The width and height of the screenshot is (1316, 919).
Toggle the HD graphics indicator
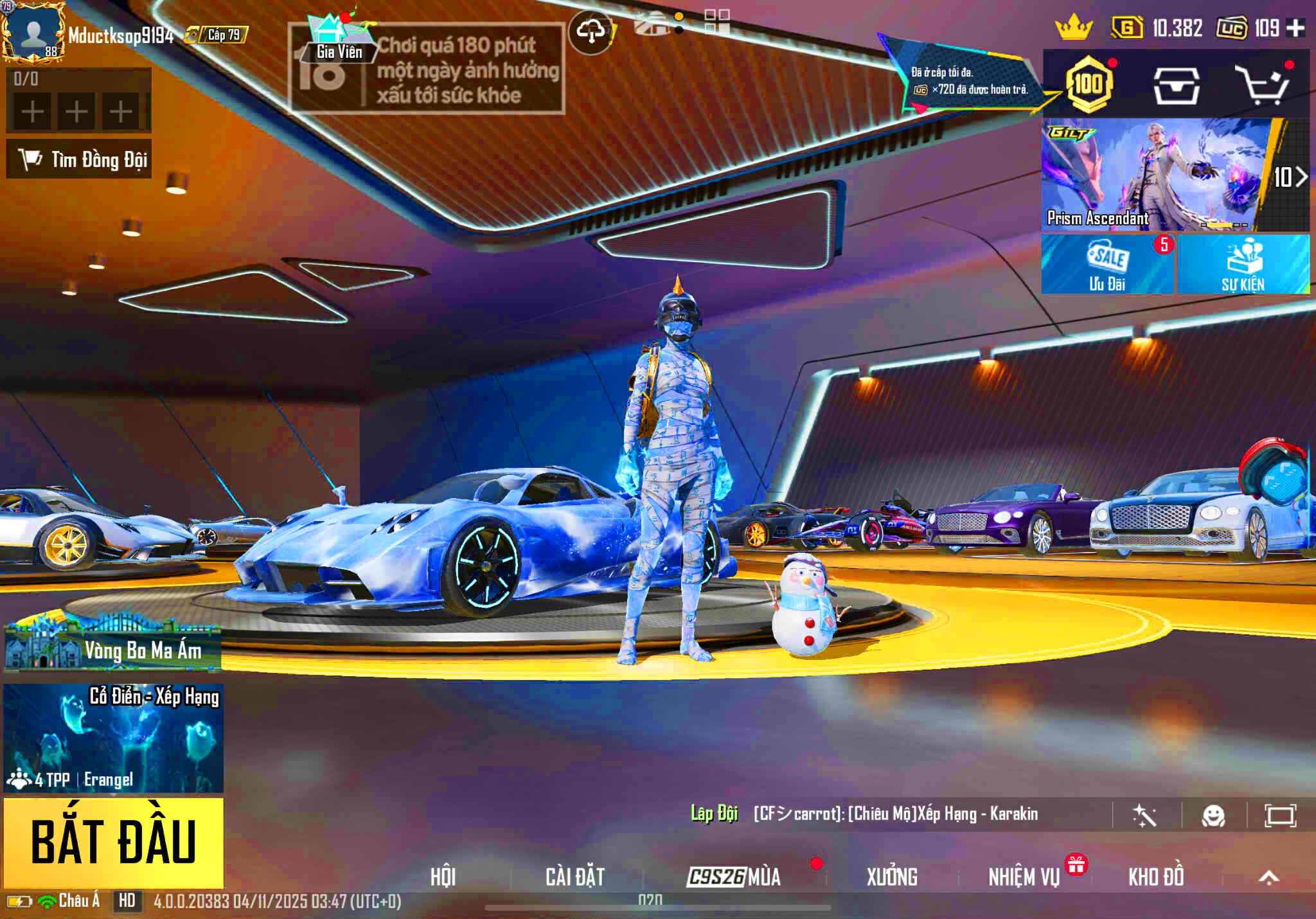point(127,902)
